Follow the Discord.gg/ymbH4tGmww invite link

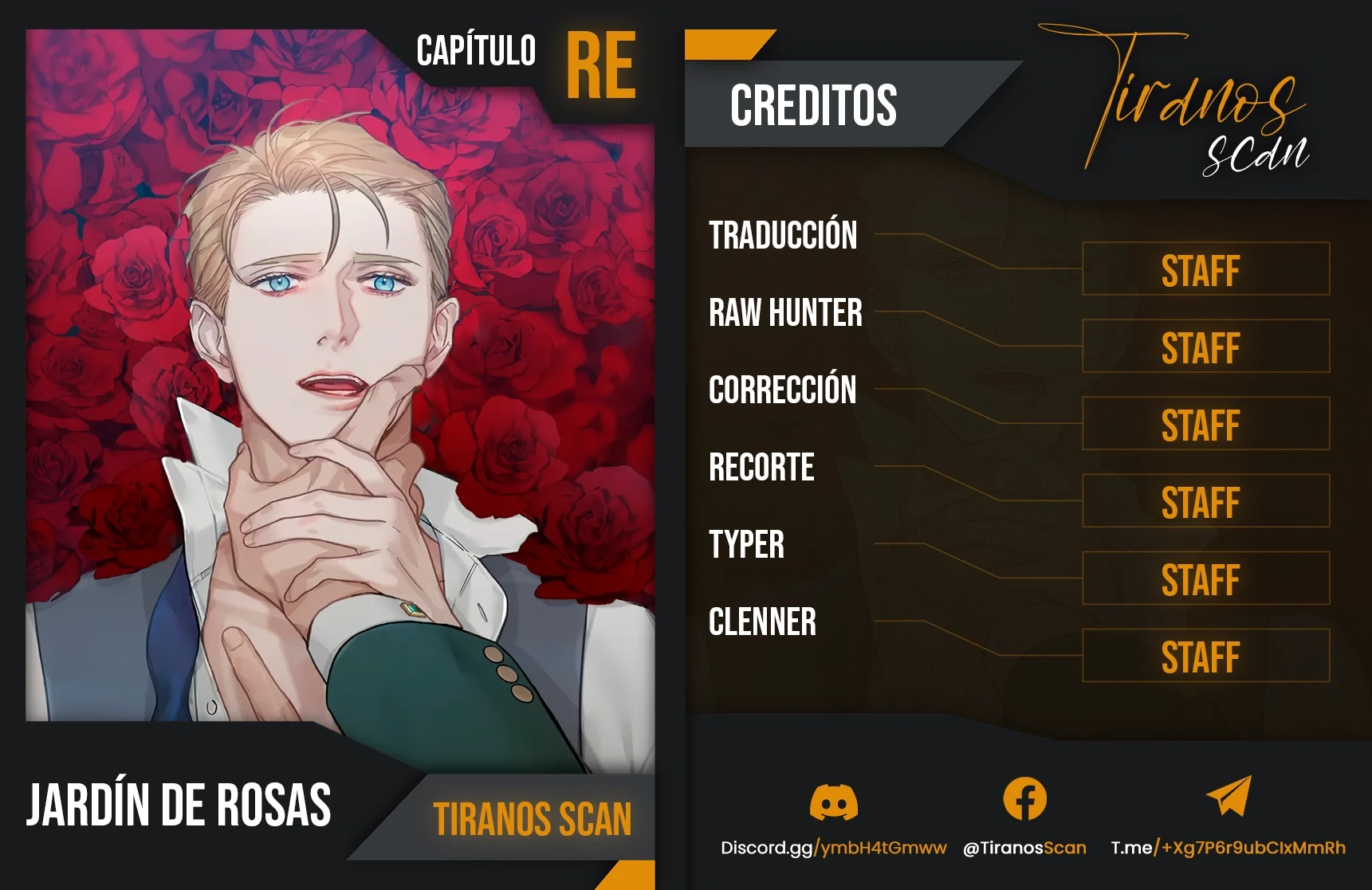pyautogui.click(x=833, y=848)
